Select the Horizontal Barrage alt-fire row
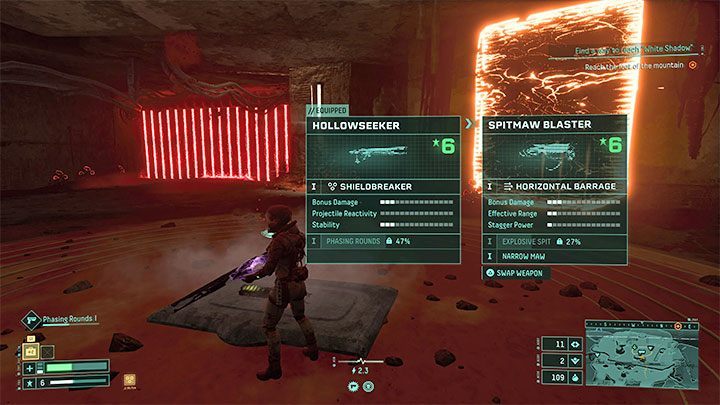720x405 pixels. pos(555,186)
